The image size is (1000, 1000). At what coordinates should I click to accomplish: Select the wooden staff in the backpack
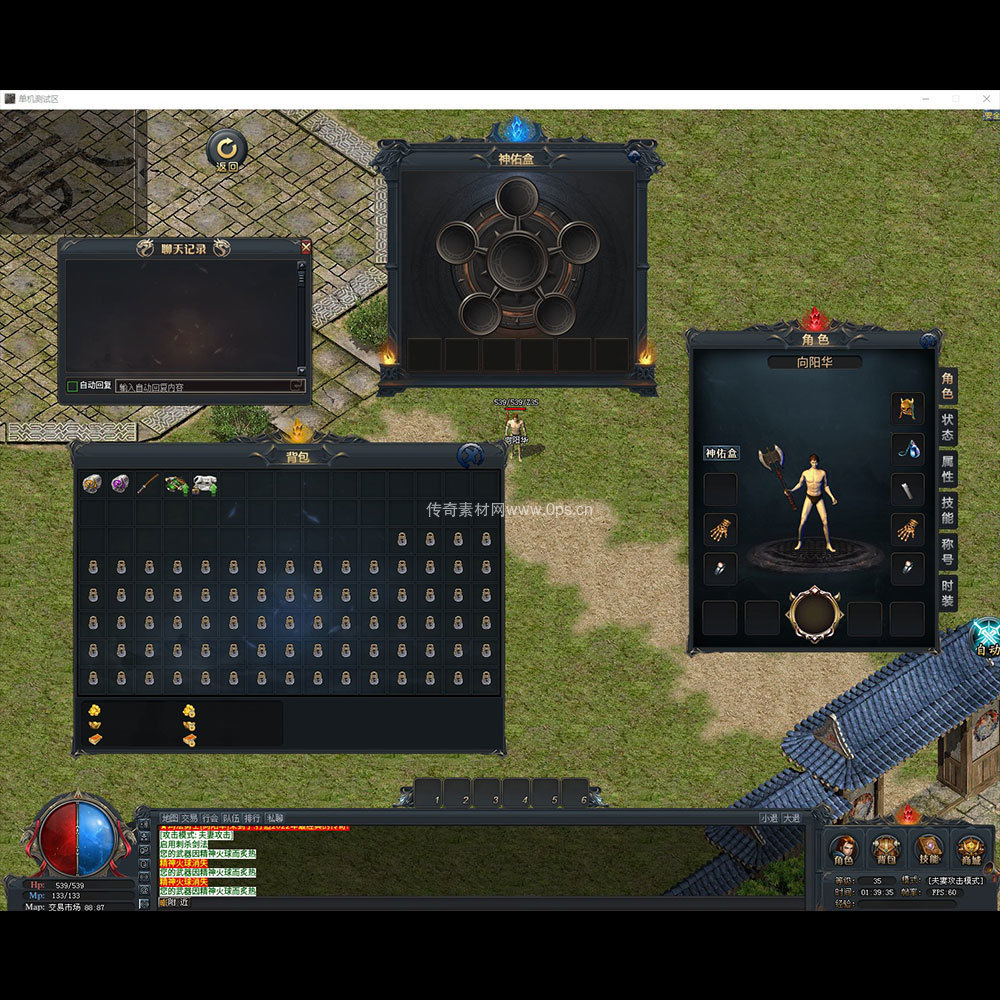point(148,484)
